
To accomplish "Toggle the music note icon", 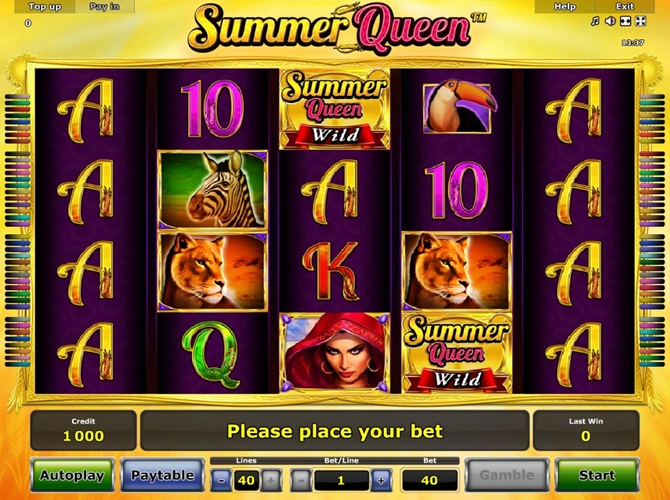I will [x=595, y=21].
